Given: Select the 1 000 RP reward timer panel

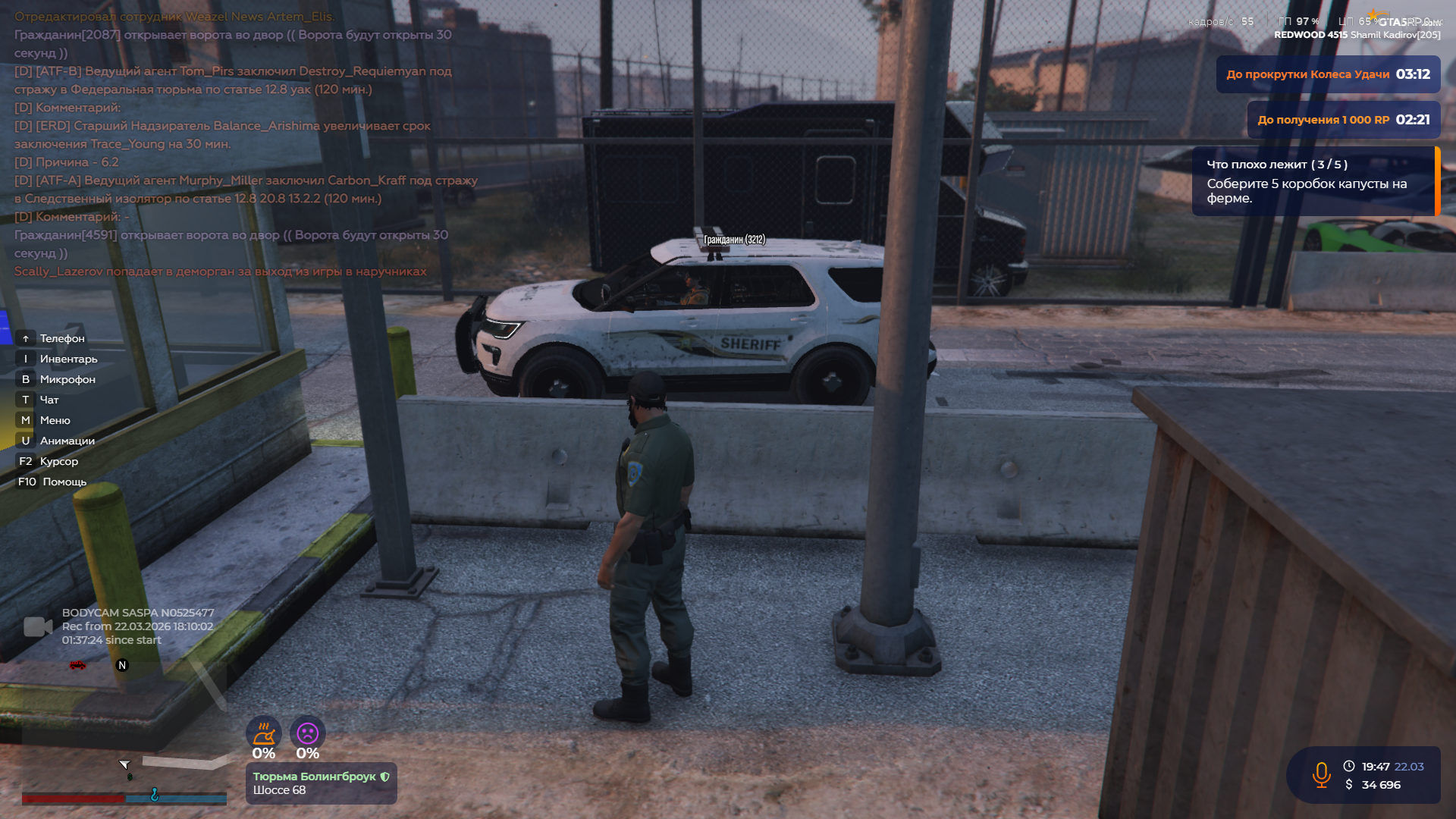Looking at the screenshot, I should (1343, 120).
